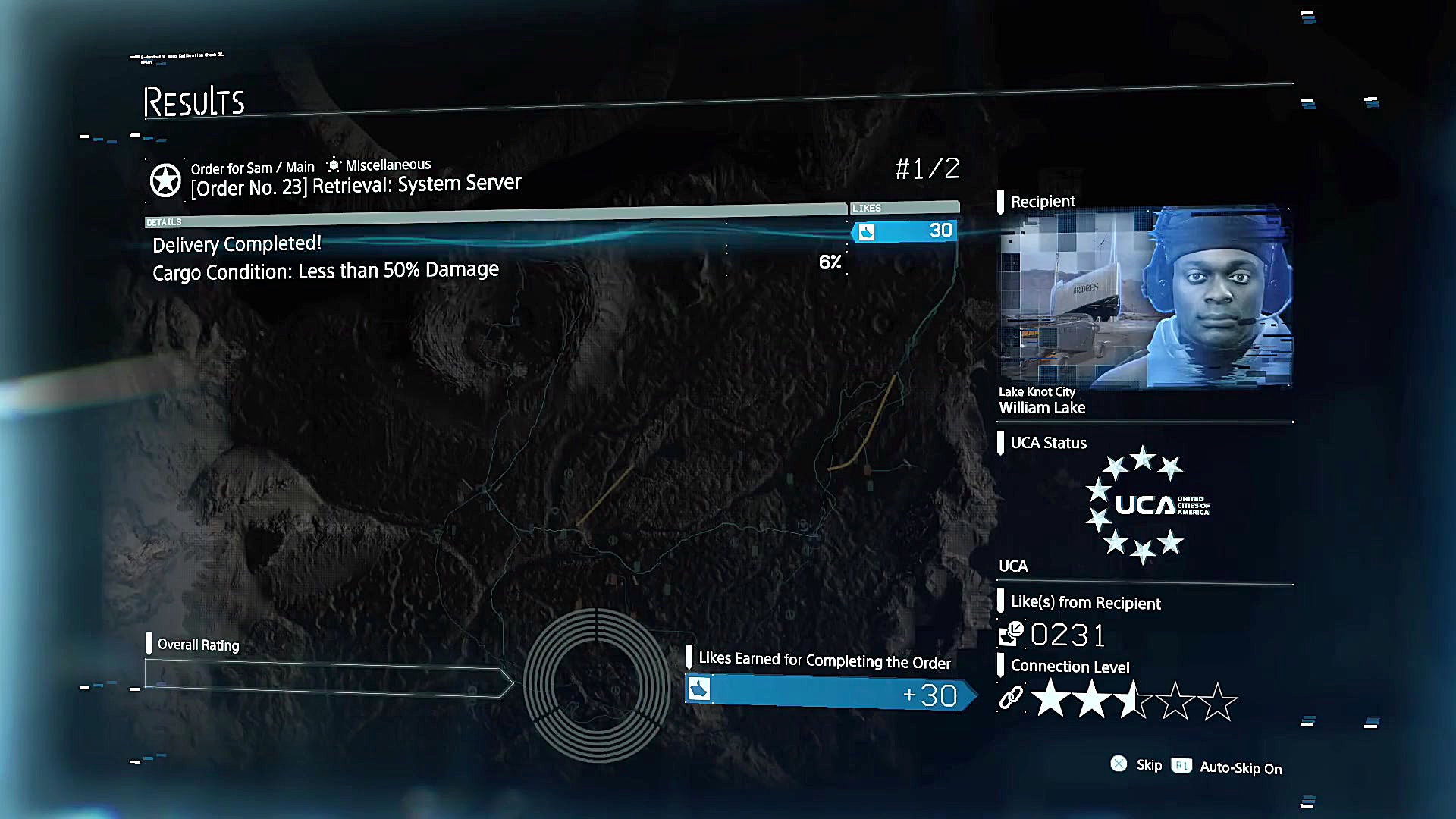The width and height of the screenshot is (1456, 819).
Task: Expand the Recipient panel header
Action: coord(1043,201)
